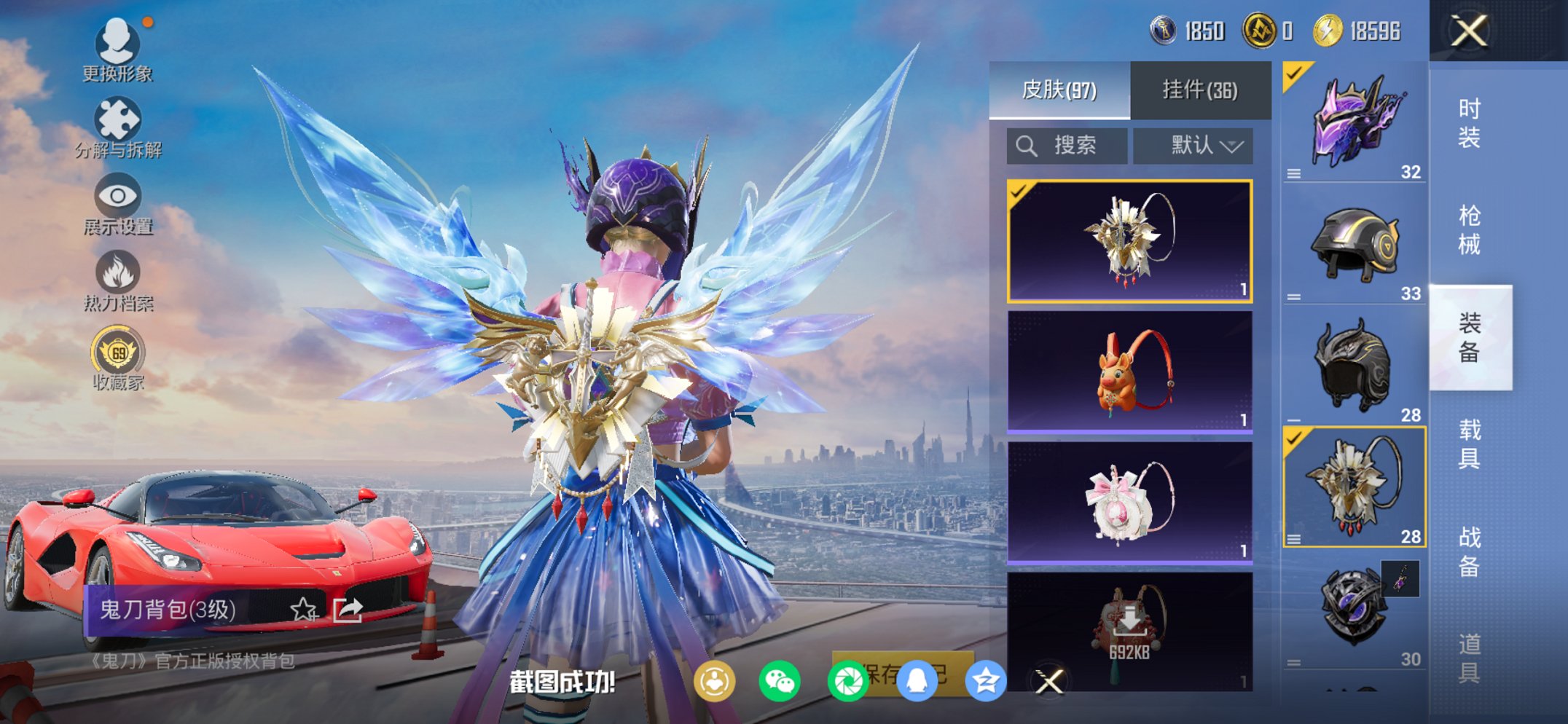The height and width of the screenshot is (724, 1568).
Task: Open the search 搜索 field in skins panel
Action: [x=1067, y=144]
